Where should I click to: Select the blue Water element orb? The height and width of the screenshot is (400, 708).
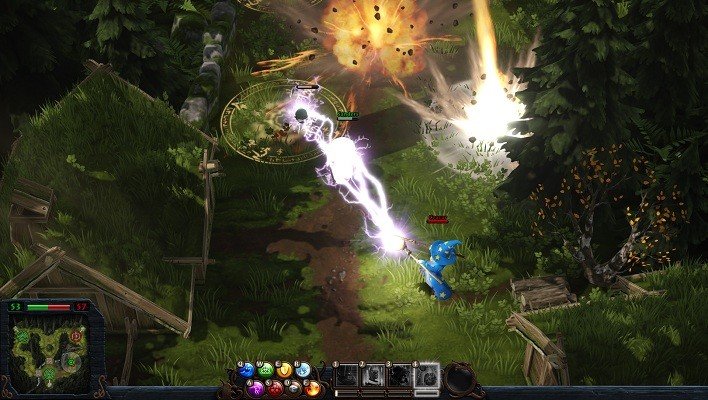click(x=247, y=370)
